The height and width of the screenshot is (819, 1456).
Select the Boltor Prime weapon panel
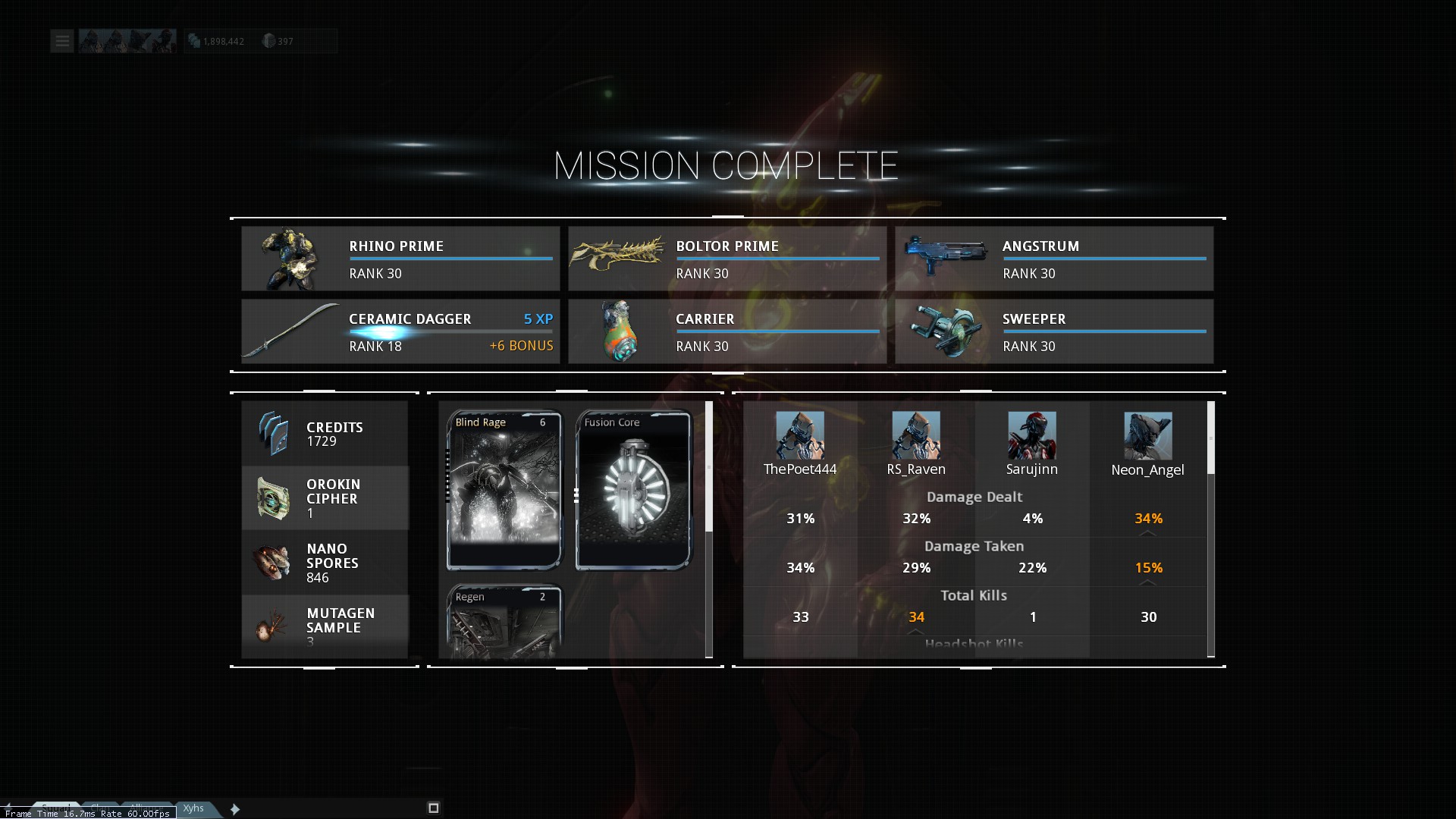coord(726,259)
